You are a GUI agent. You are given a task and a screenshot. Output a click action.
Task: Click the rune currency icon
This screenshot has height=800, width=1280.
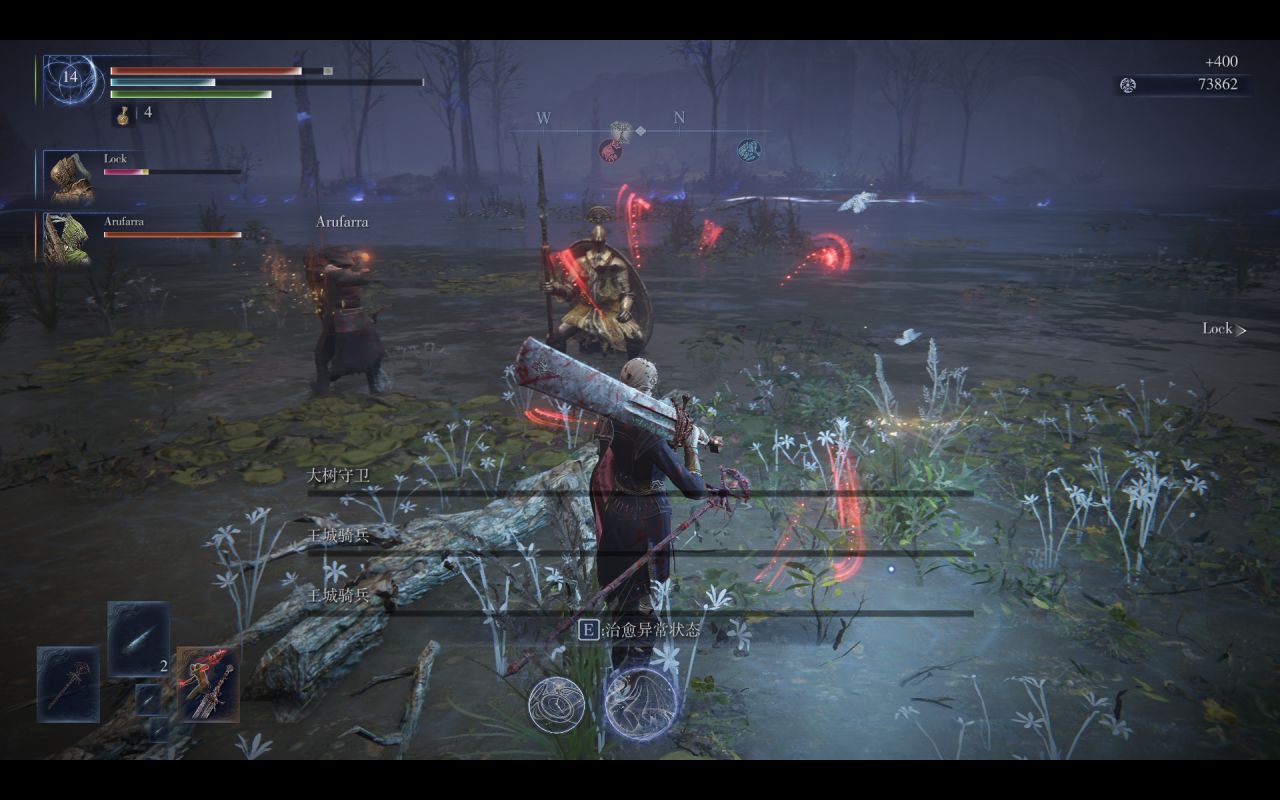point(1128,85)
